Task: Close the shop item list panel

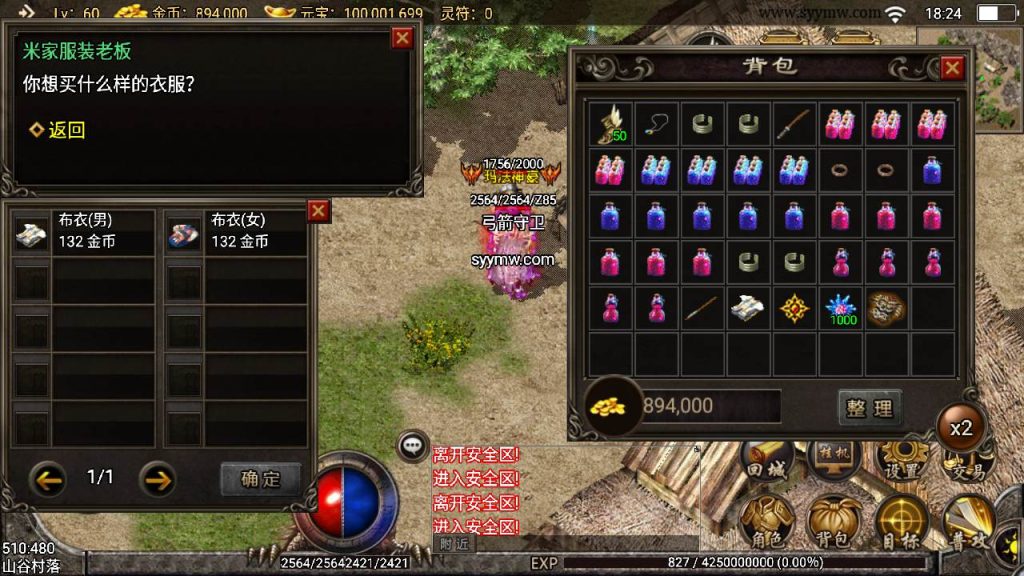Action: click(x=318, y=210)
